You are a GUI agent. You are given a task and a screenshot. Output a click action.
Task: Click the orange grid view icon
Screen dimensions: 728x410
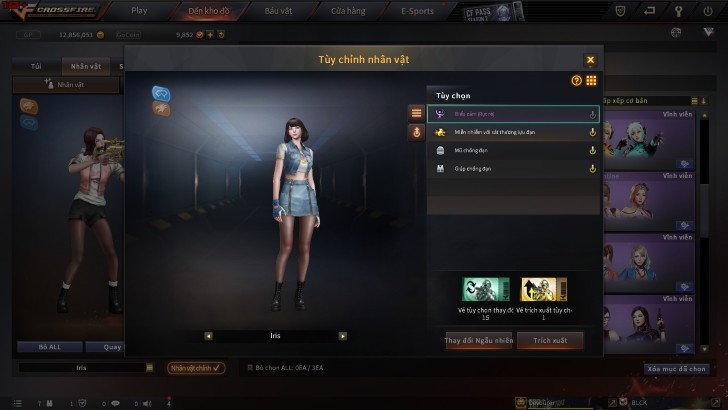tap(591, 80)
